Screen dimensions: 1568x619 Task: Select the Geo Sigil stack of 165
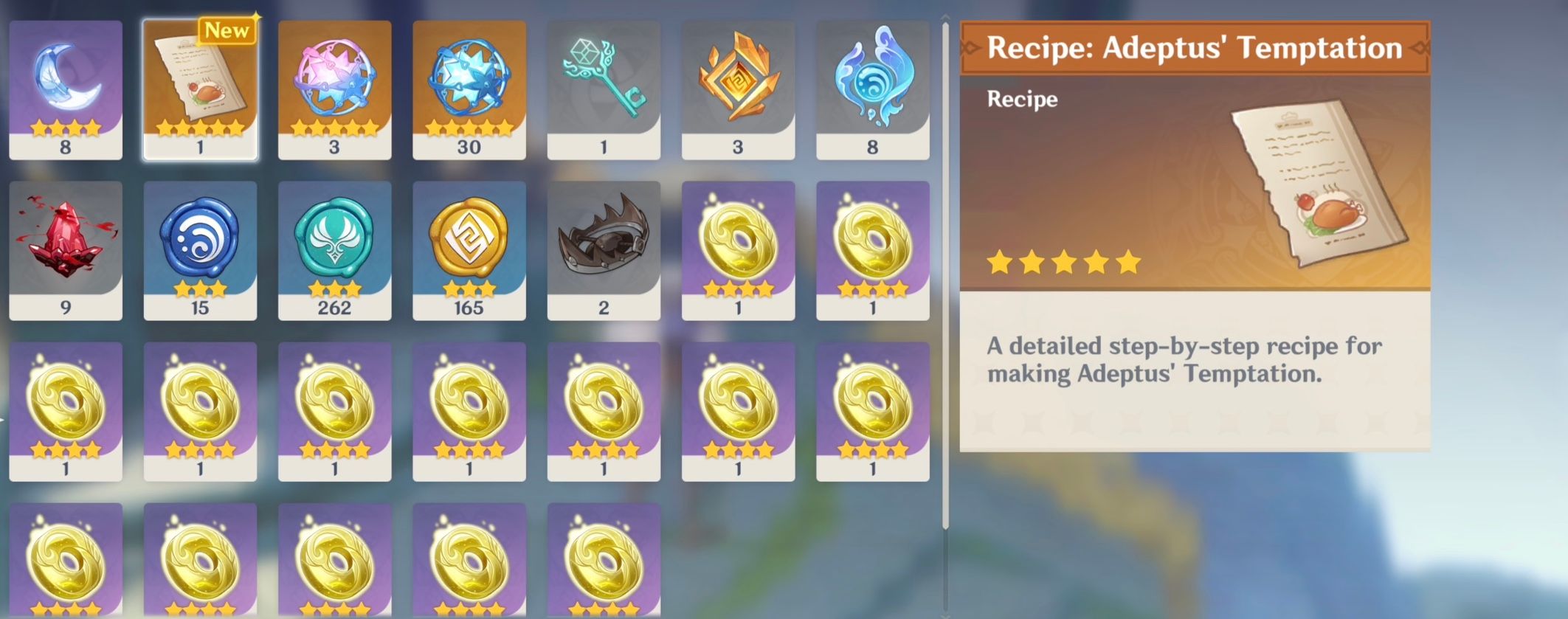(x=469, y=243)
